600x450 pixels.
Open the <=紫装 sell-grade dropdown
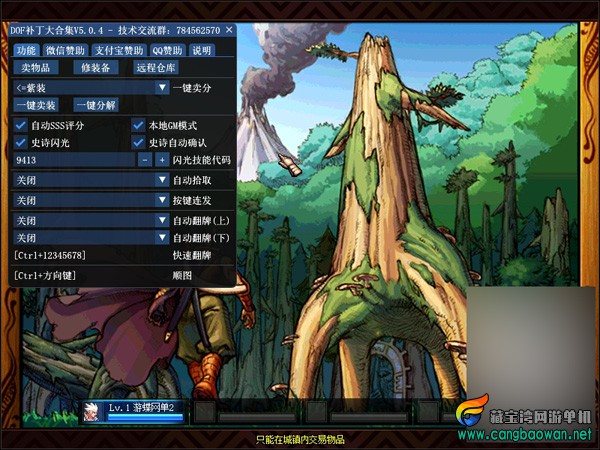(90, 88)
